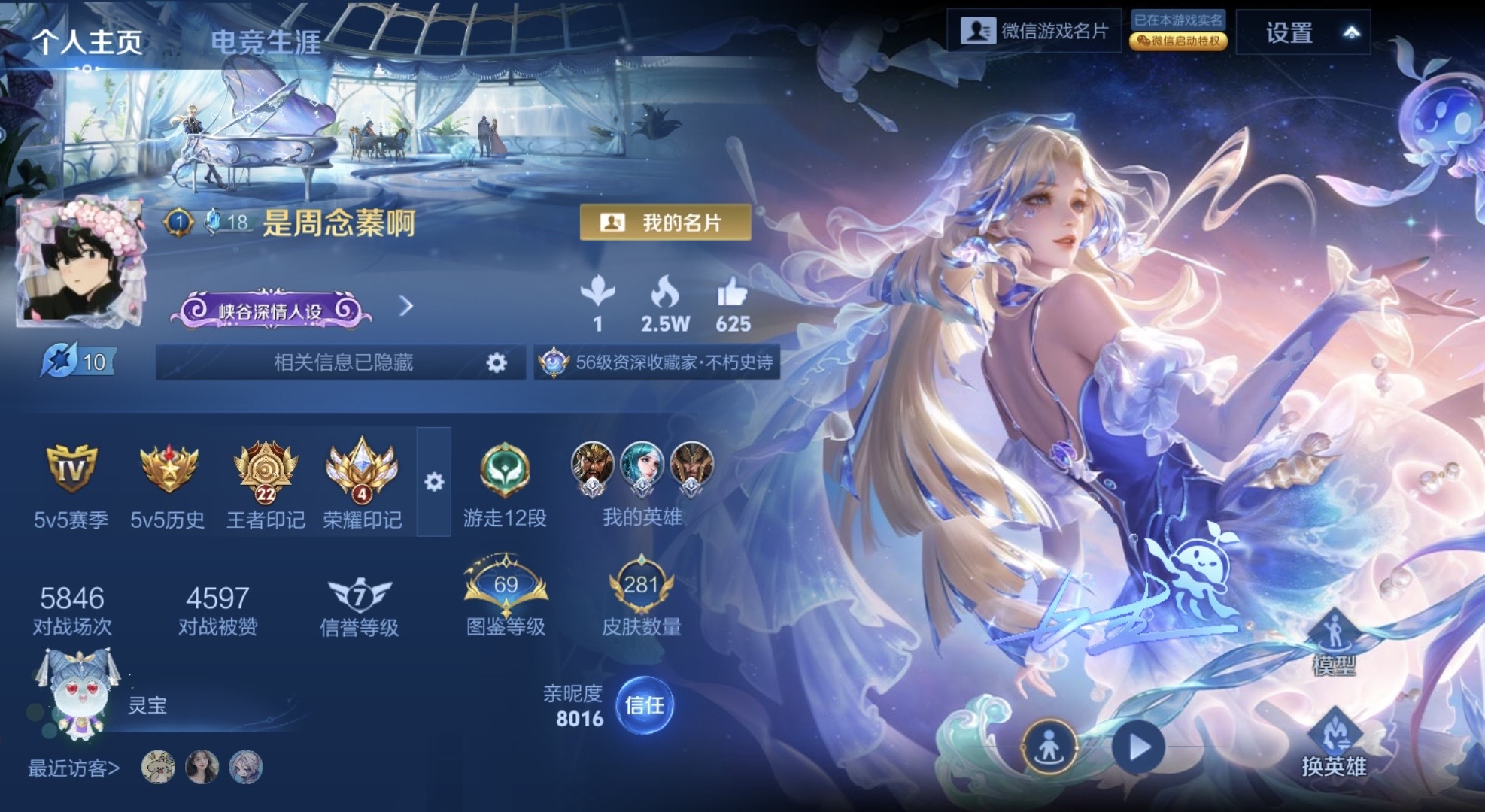Viewport: 1485px width, 812px height.
Task: Choose 换英雄 to change displayed hero
Action: (x=1334, y=744)
